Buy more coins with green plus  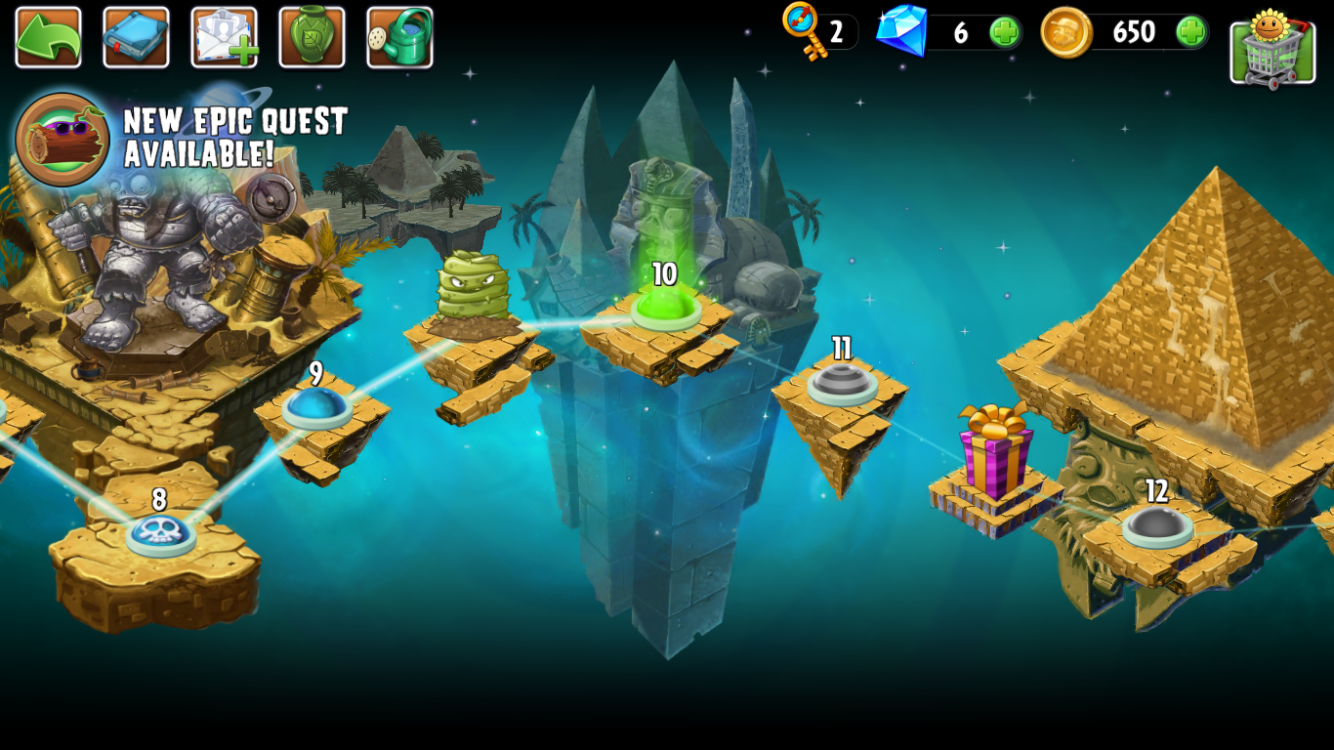(x=1190, y=32)
